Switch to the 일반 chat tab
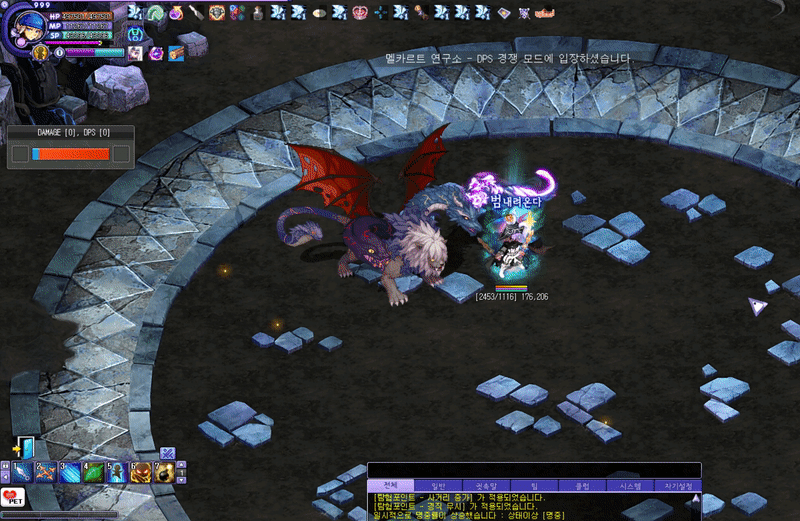This screenshot has height=521, width=800. click(436, 485)
